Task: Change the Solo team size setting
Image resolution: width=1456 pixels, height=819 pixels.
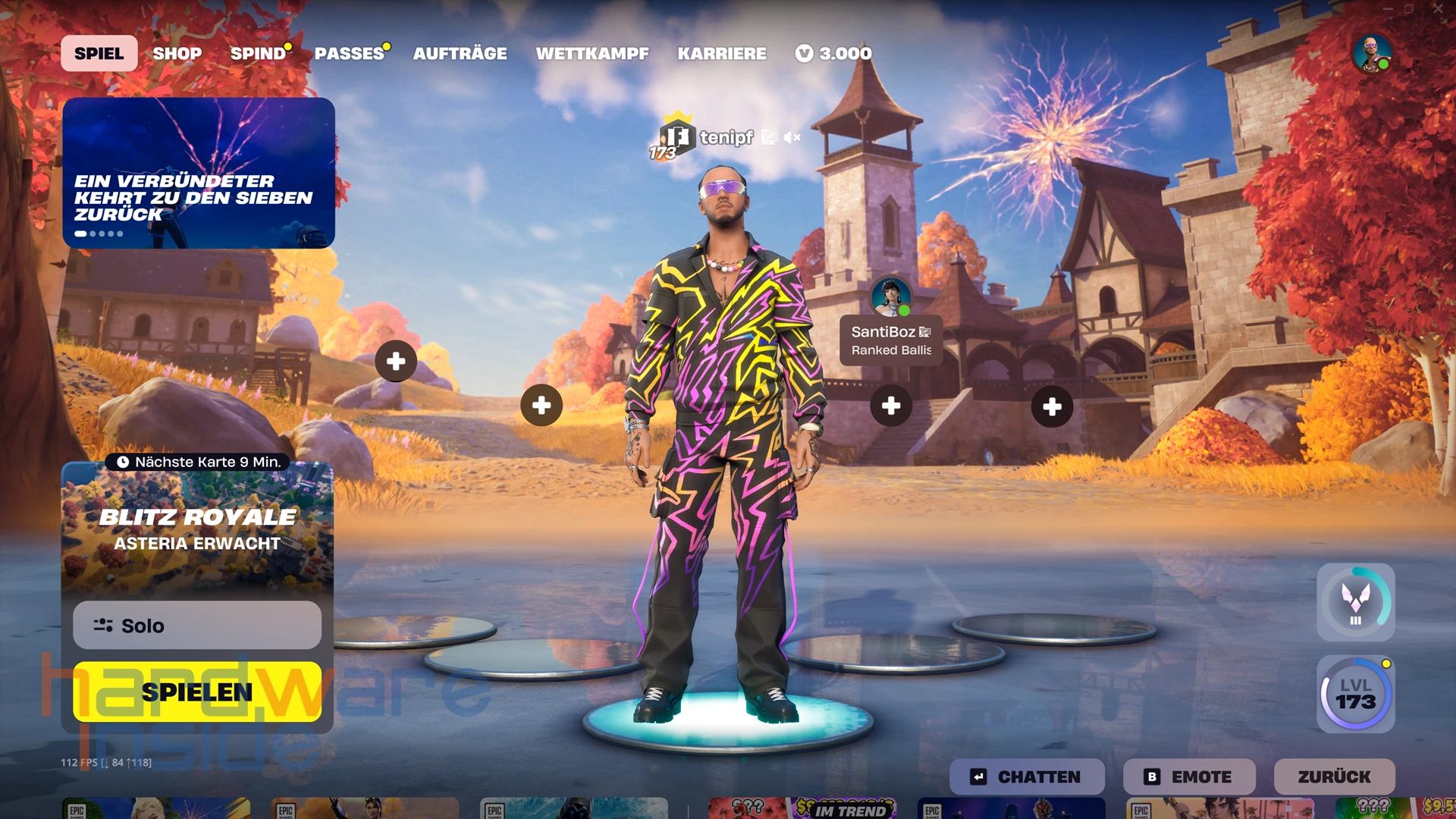Action: (197, 626)
